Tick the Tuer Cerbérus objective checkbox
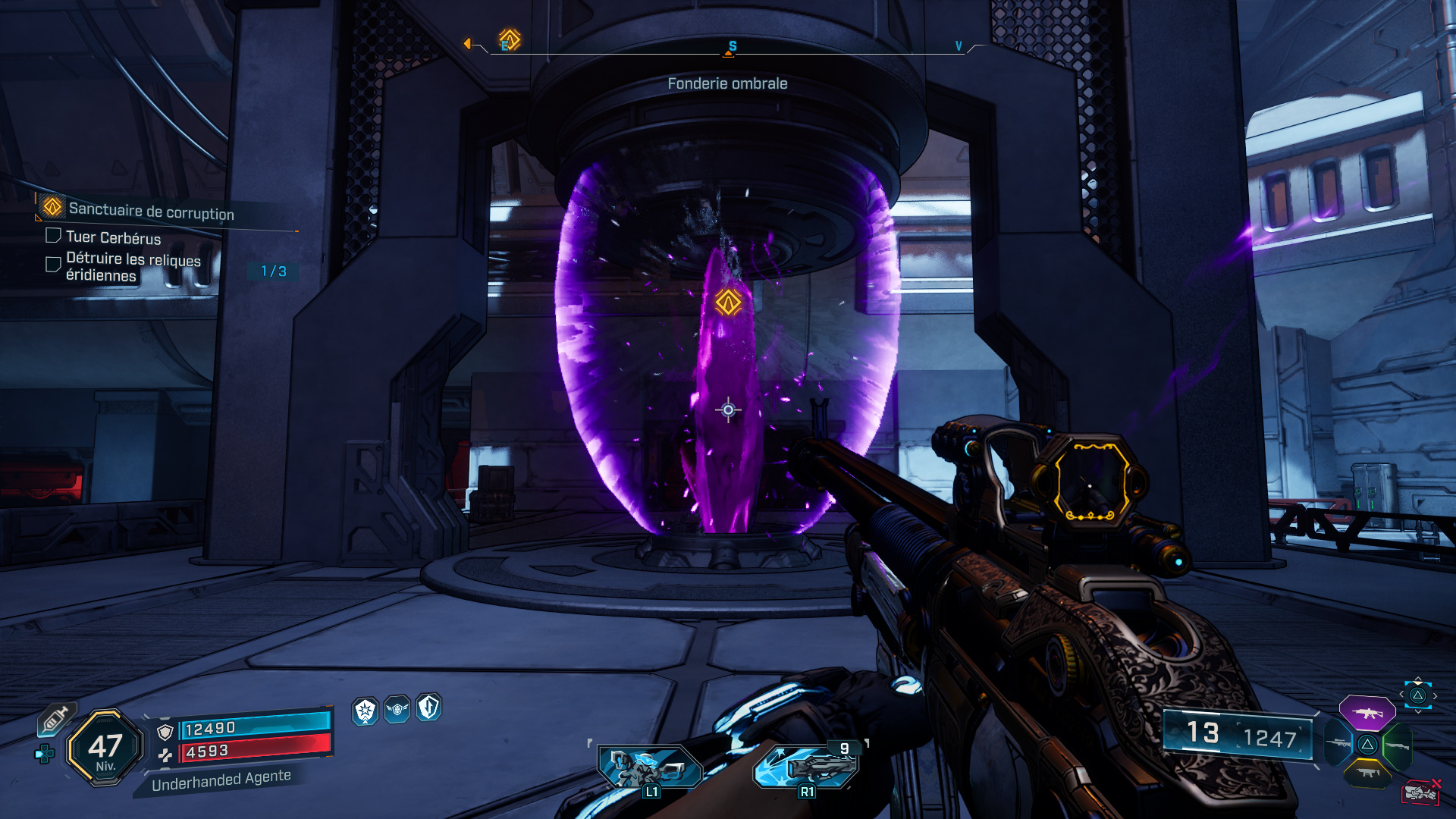Viewport: 1456px width, 819px height. pos(53,236)
